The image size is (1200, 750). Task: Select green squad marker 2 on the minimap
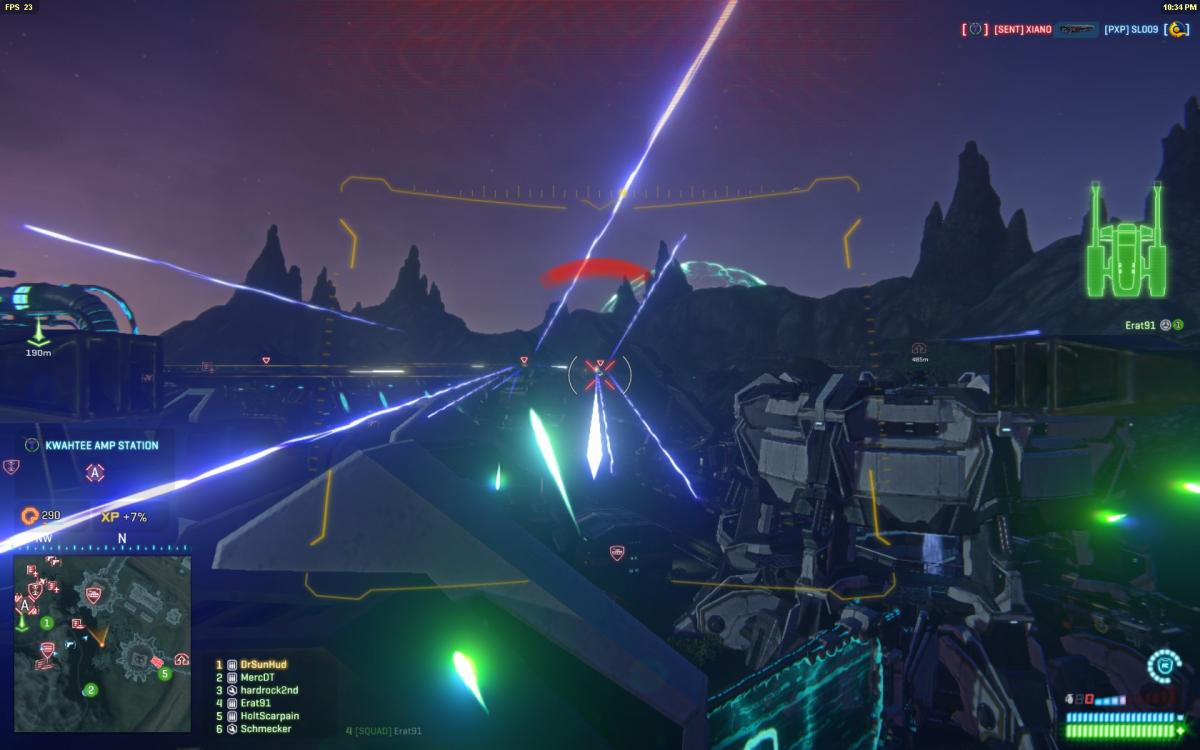(x=91, y=689)
